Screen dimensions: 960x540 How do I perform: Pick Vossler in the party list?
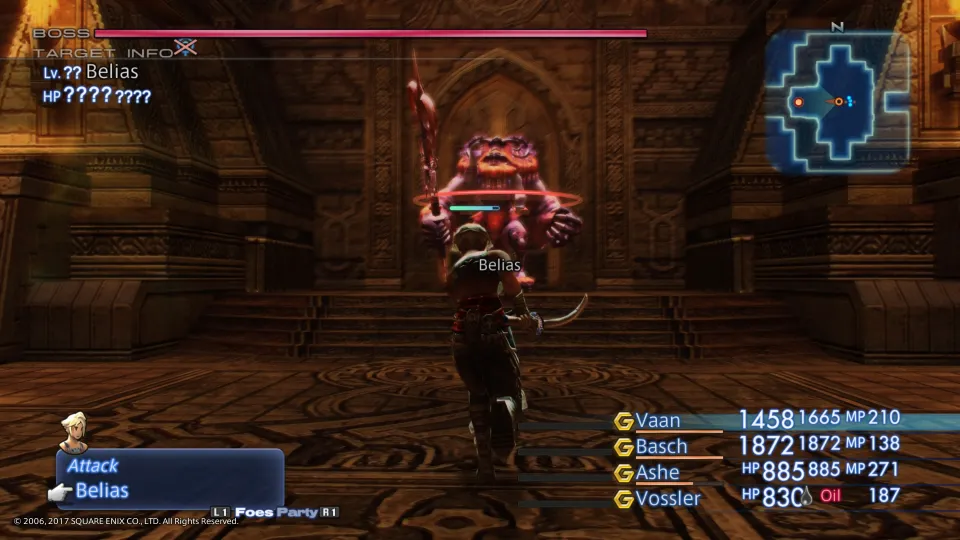pyautogui.click(x=668, y=497)
